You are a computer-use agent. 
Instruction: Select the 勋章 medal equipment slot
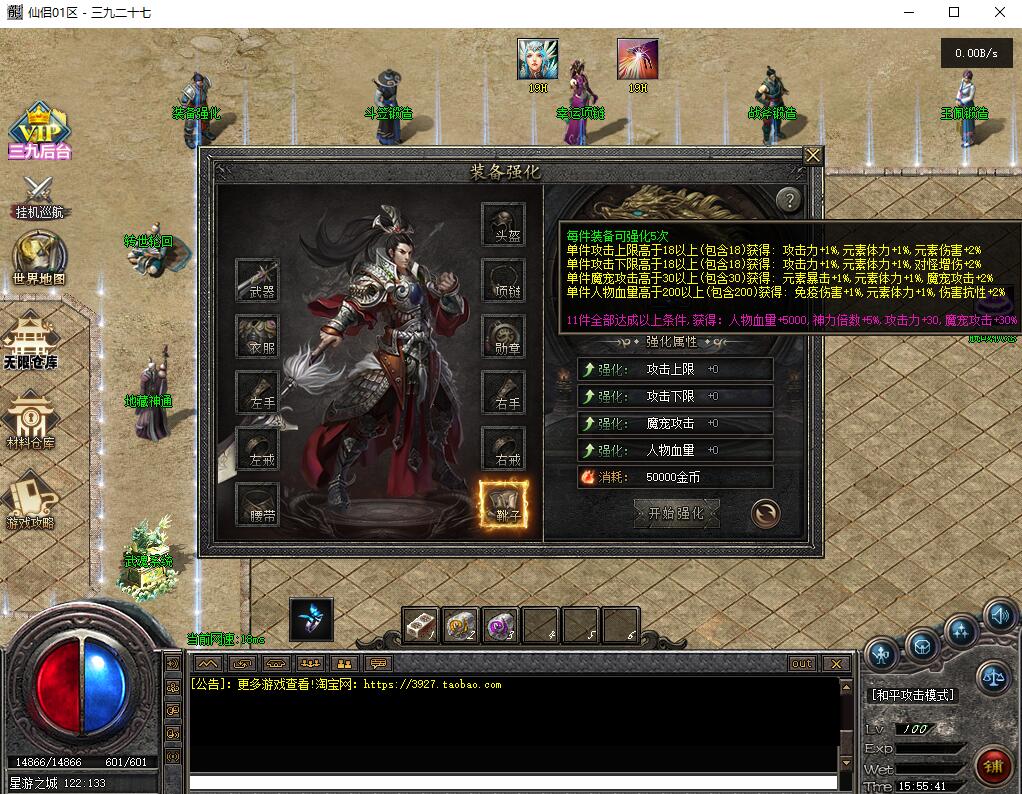[503, 337]
